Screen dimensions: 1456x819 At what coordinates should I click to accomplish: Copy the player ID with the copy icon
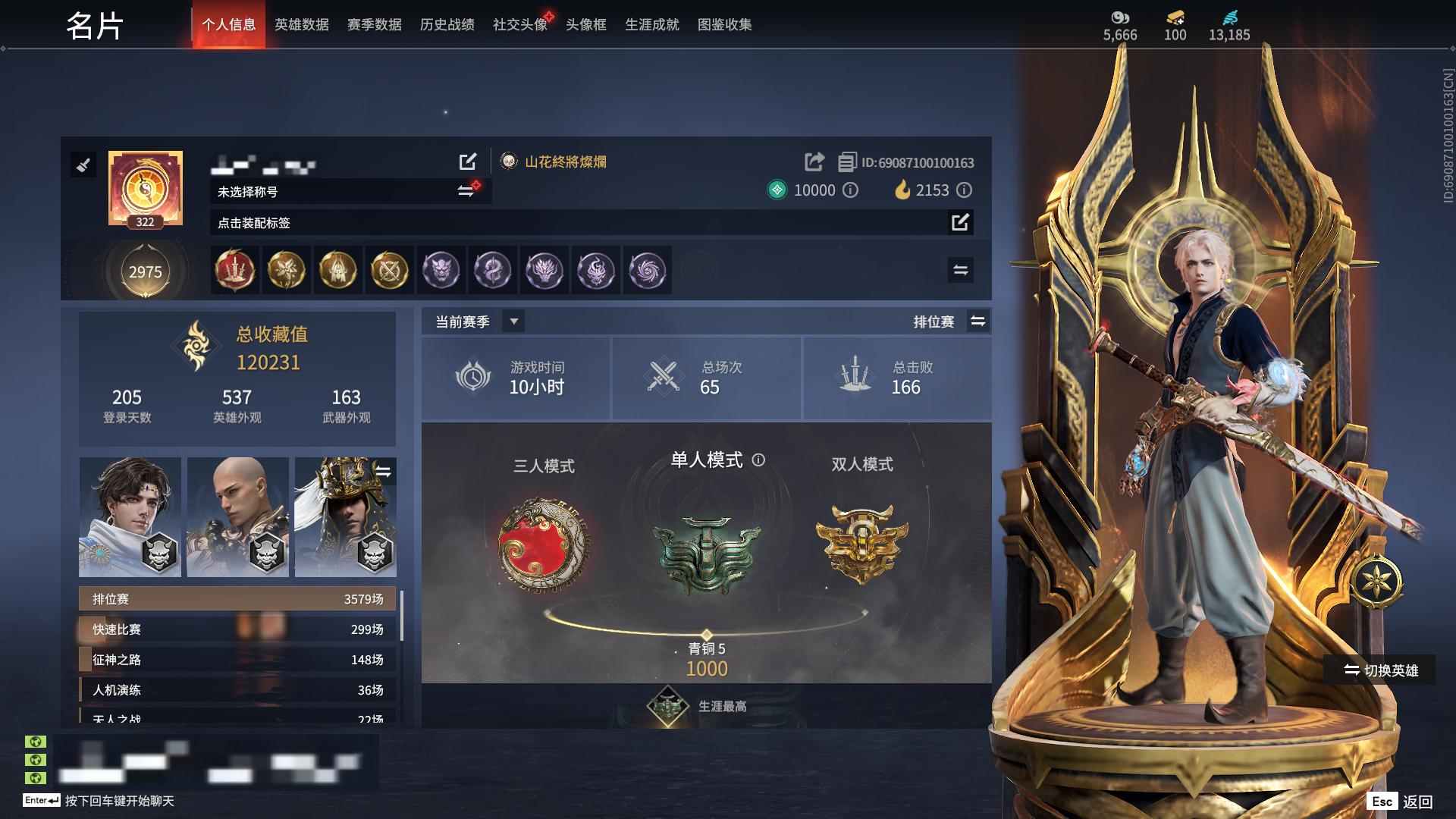tap(844, 161)
